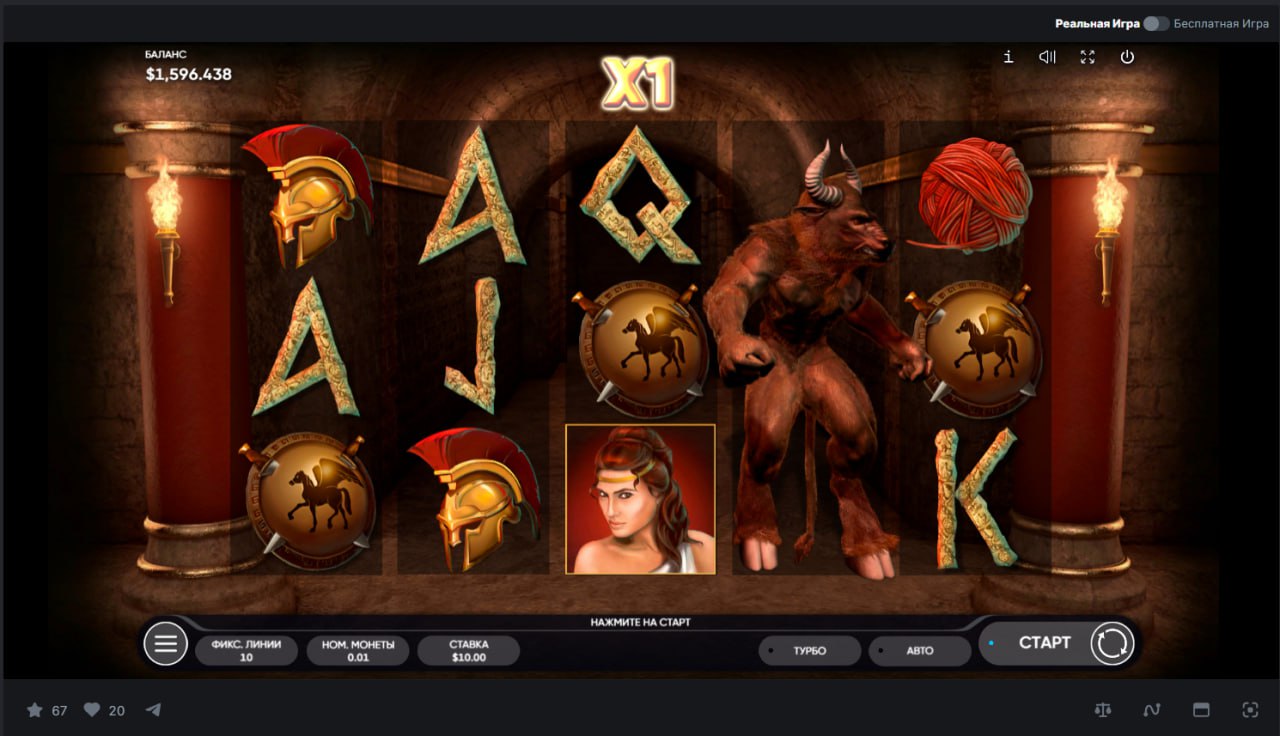The height and width of the screenshot is (736, 1280).
Task: Click the ФИКС. ЛИНИИ lines field
Action: click(246, 651)
